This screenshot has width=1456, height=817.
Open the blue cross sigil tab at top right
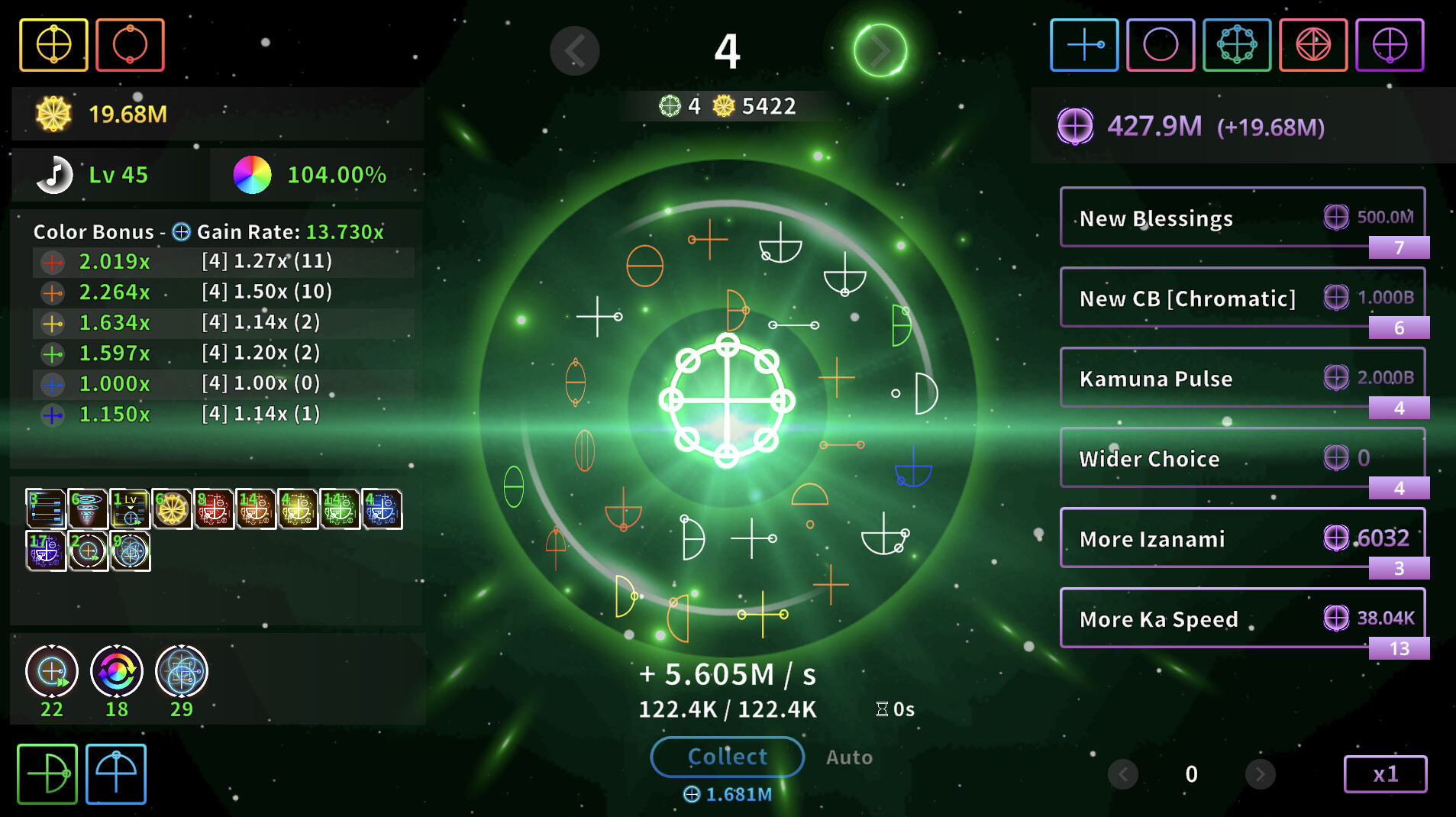(1084, 44)
